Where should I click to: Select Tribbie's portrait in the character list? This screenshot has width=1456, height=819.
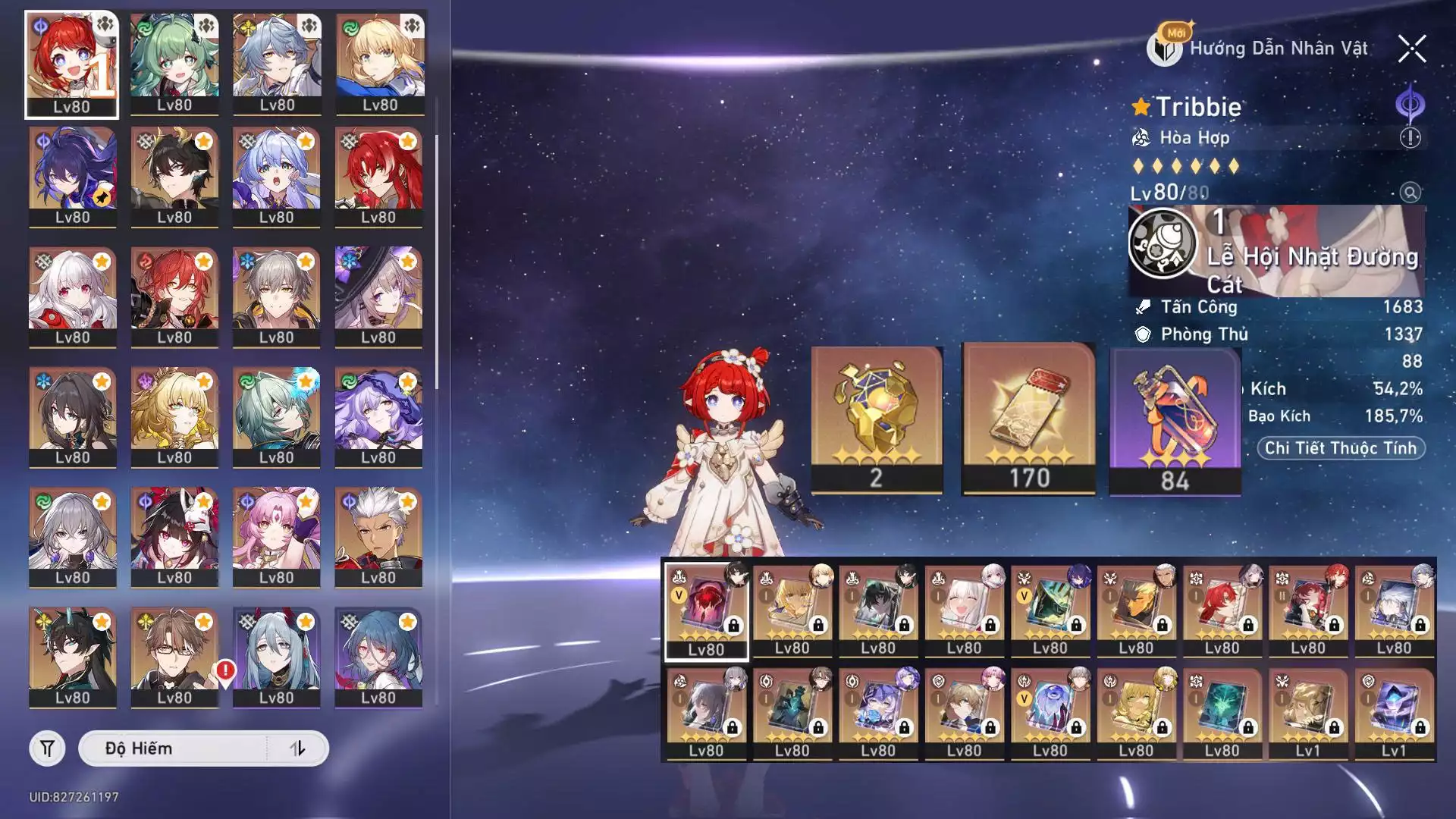(71, 64)
